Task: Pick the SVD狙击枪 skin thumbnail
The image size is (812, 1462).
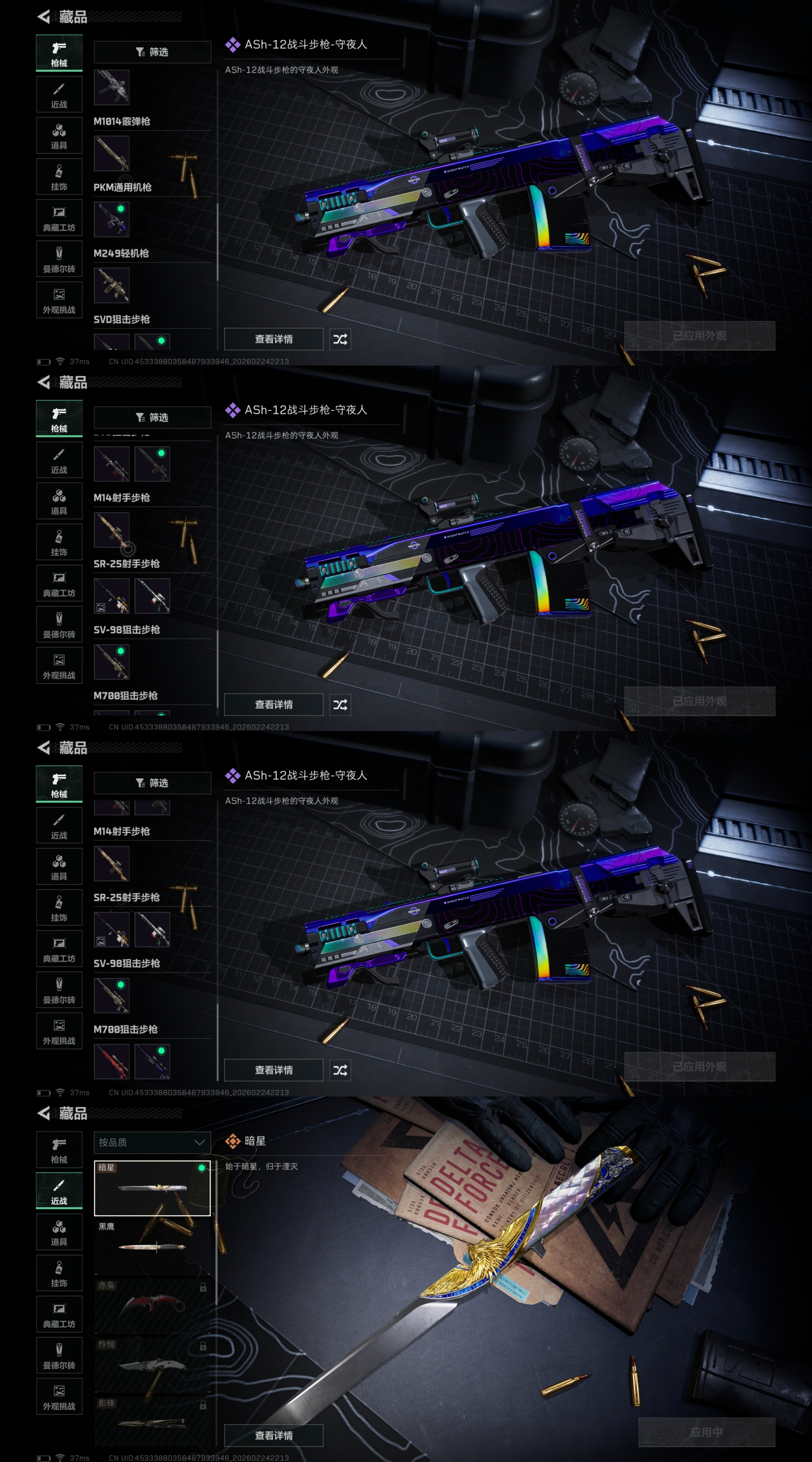Action: (x=111, y=285)
